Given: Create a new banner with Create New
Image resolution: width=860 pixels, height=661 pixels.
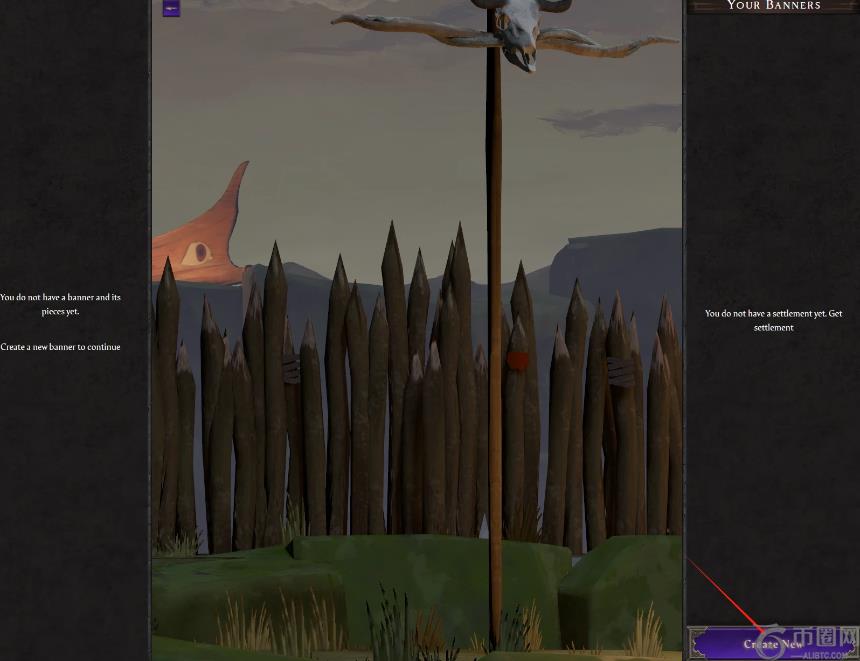Looking at the screenshot, I should pos(772,643).
